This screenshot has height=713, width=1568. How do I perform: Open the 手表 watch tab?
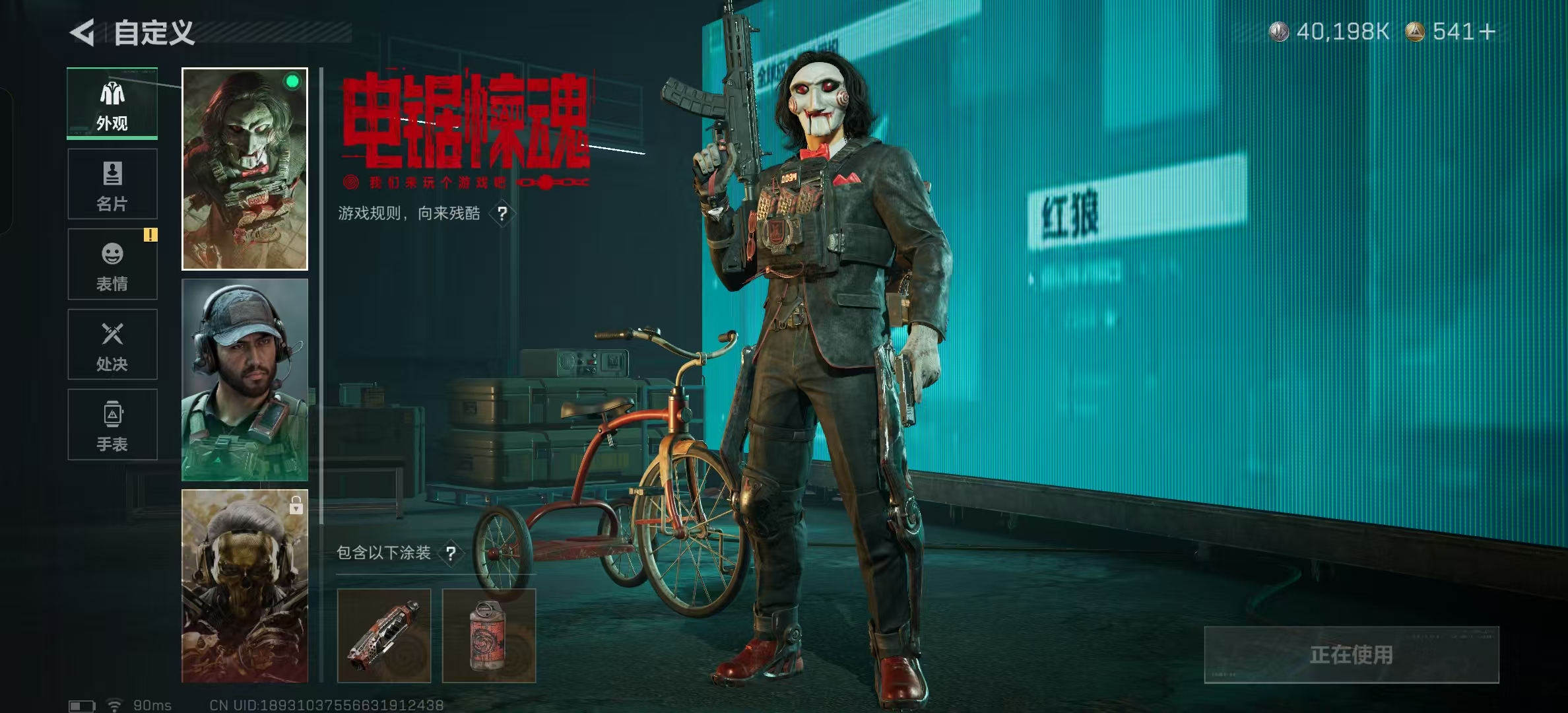(112, 424)
